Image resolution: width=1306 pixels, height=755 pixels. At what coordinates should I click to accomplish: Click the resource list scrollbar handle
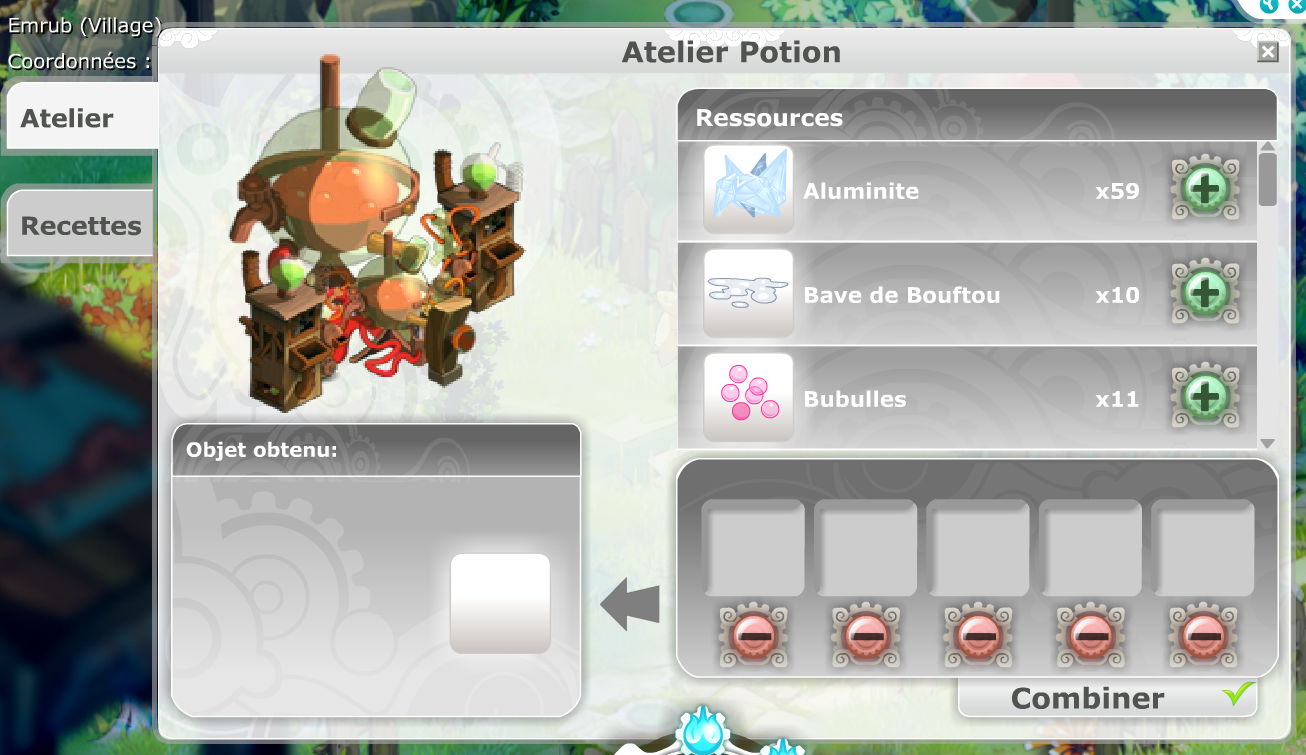pyautogui.click(x=1267, y=180)
